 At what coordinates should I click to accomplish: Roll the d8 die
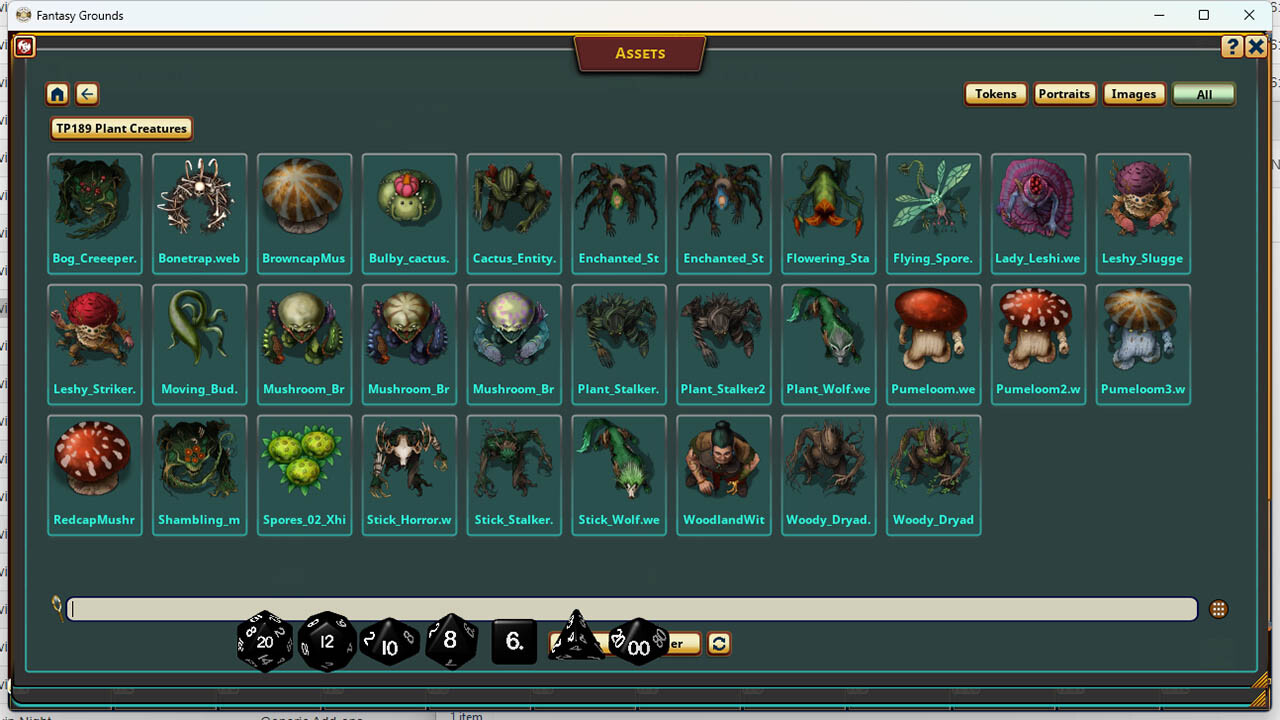451,641
